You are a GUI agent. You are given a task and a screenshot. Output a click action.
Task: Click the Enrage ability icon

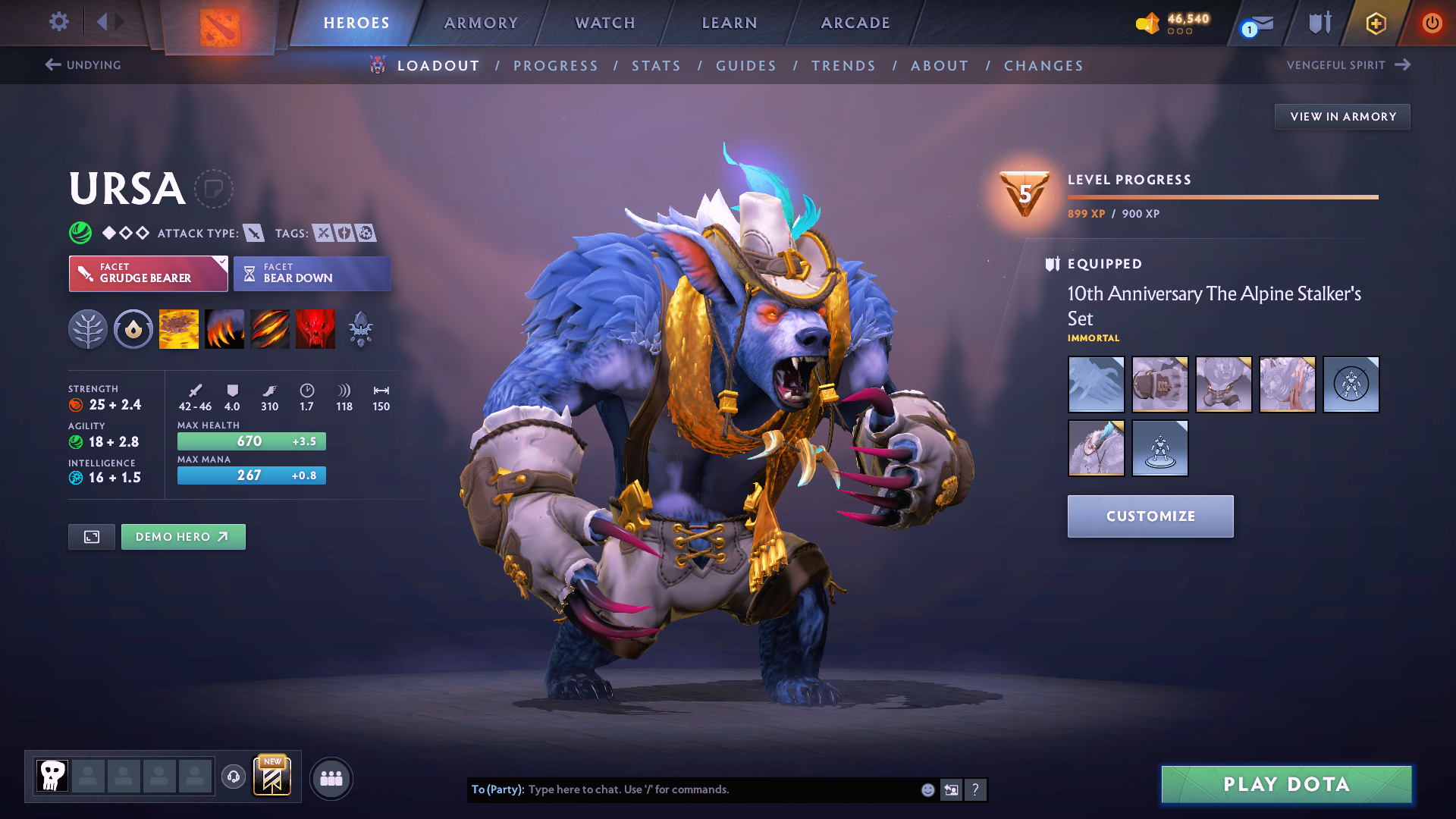pos(315,328)
